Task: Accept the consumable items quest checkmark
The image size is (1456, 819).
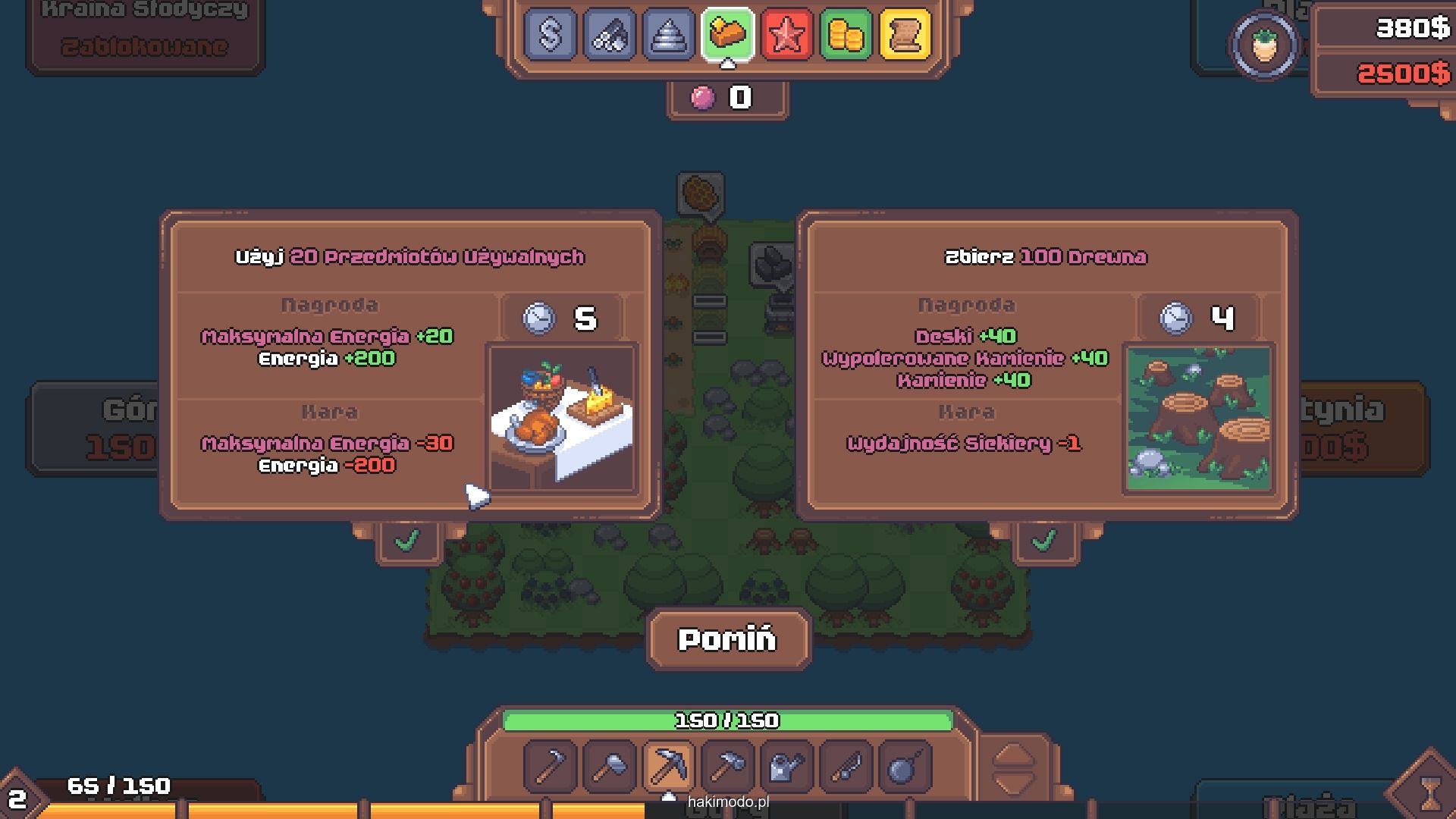Action: point(408,541)
